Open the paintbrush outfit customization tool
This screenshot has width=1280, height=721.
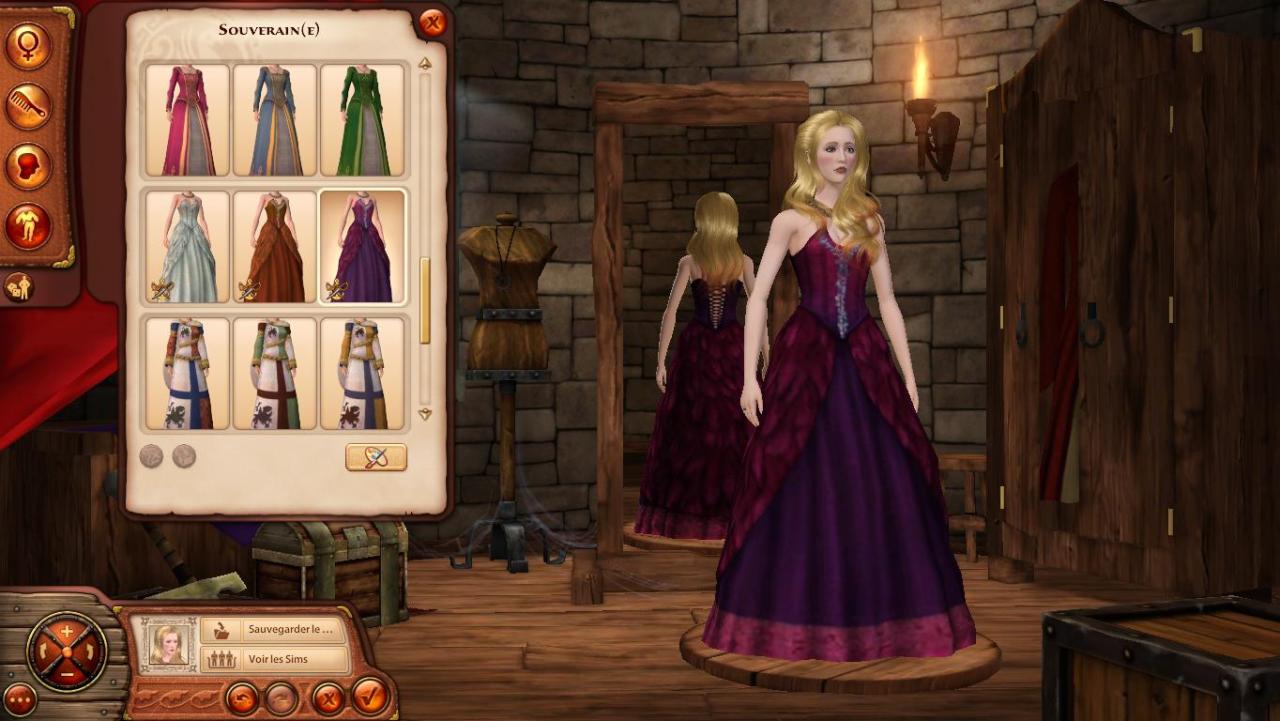click(376, 457)
